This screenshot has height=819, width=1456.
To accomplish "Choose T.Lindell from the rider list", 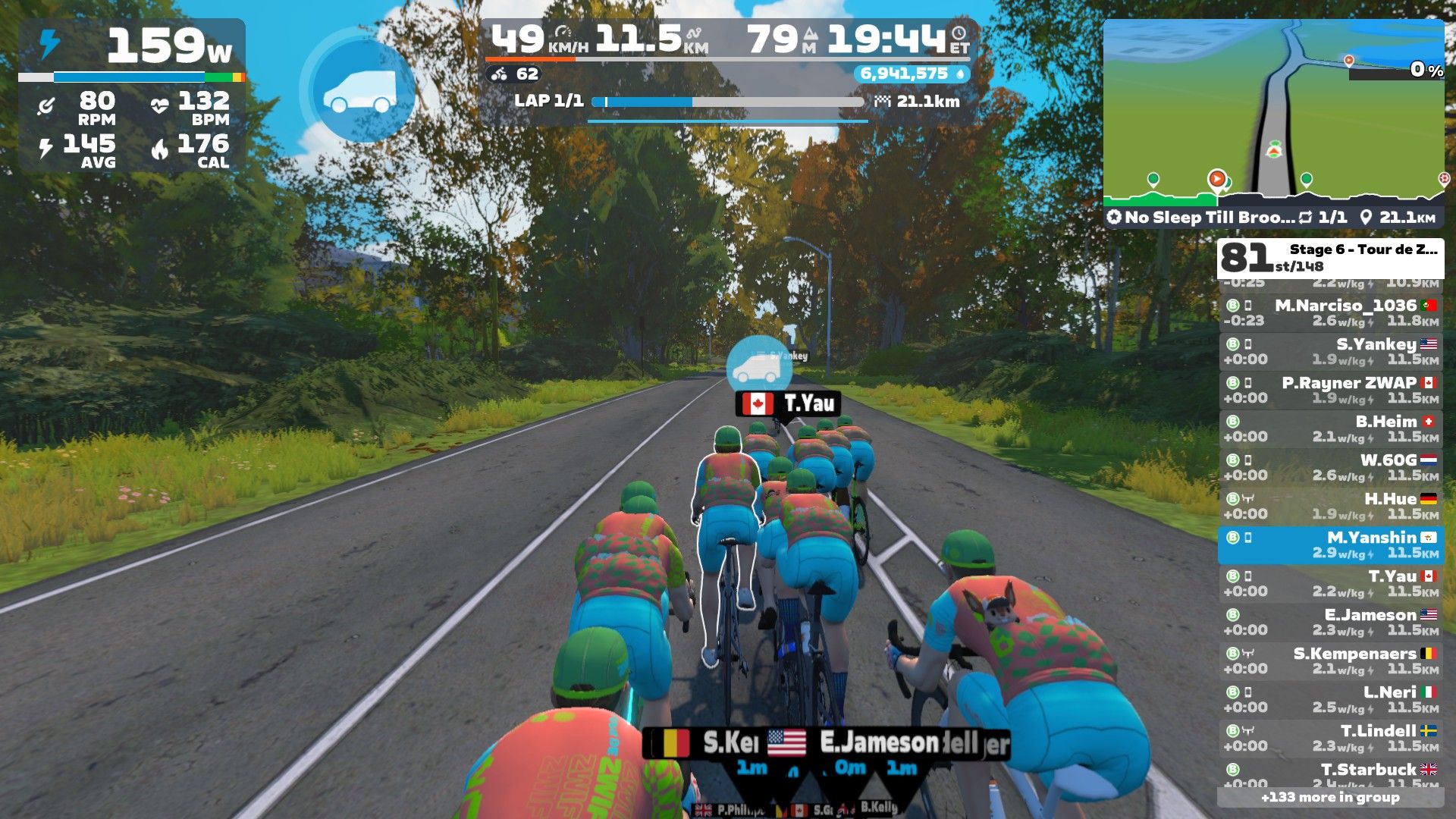I will click(x=1331, y=738).
